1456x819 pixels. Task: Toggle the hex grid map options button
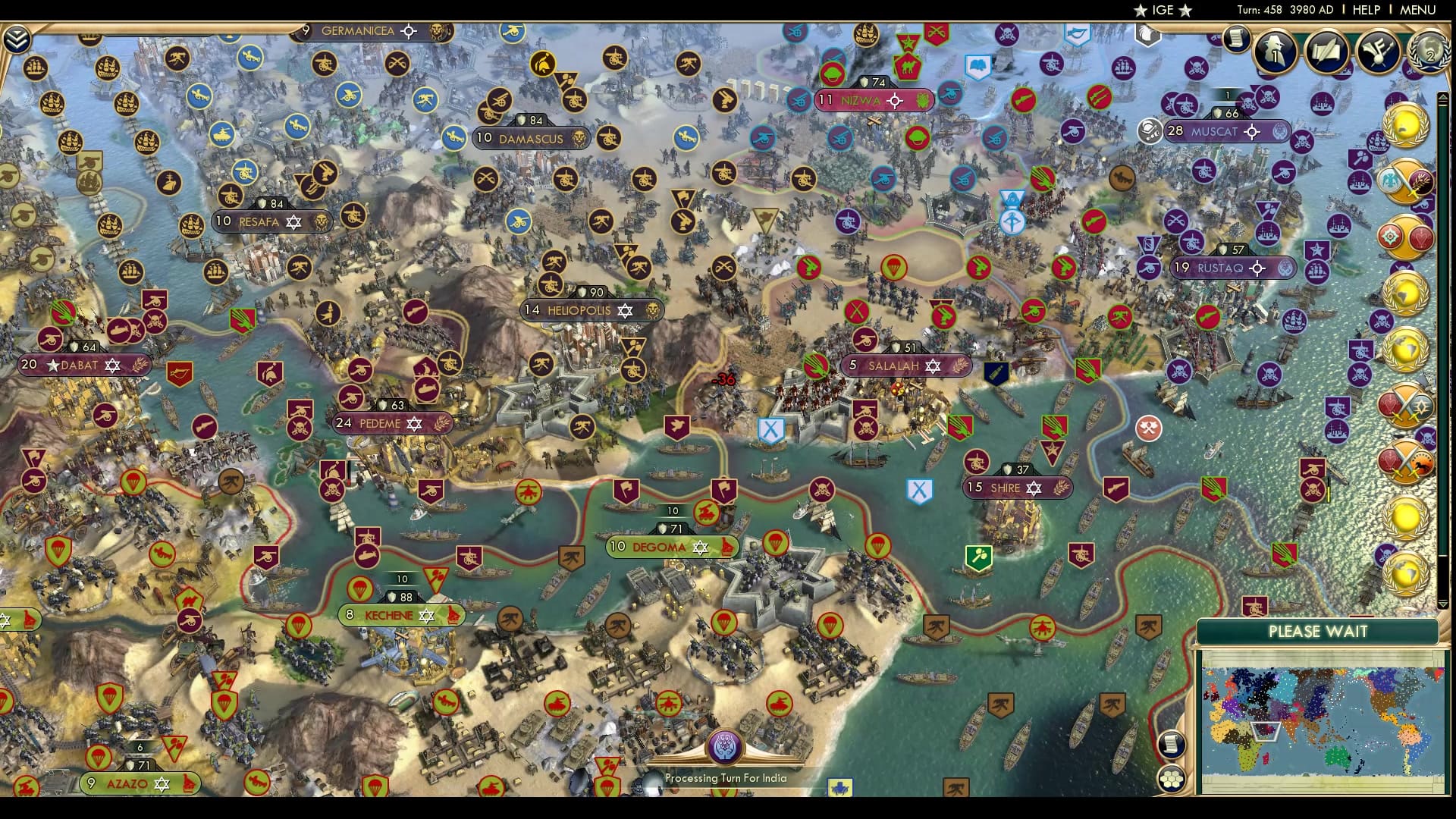click(x=1172, y=779)
